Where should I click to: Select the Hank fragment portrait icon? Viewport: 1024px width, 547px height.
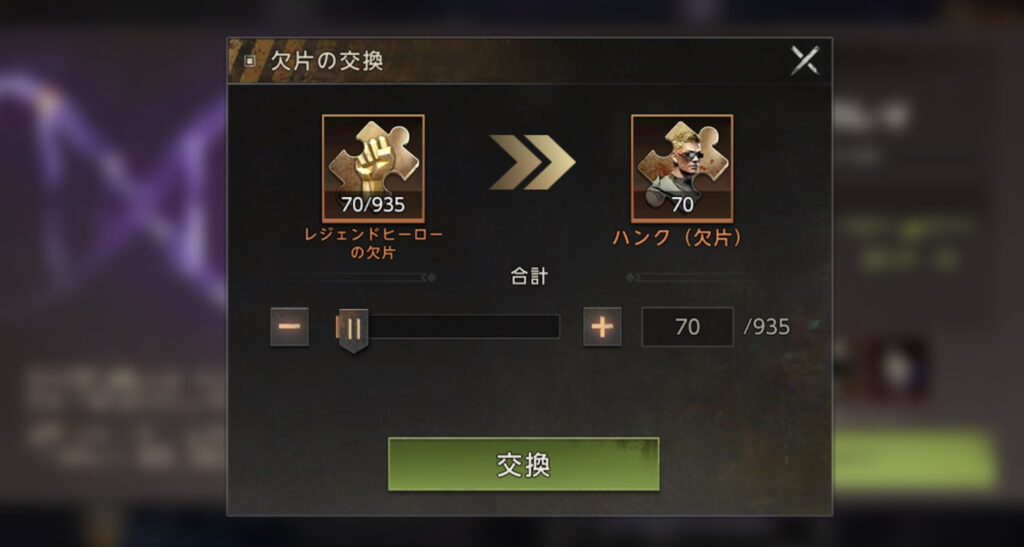682,168
